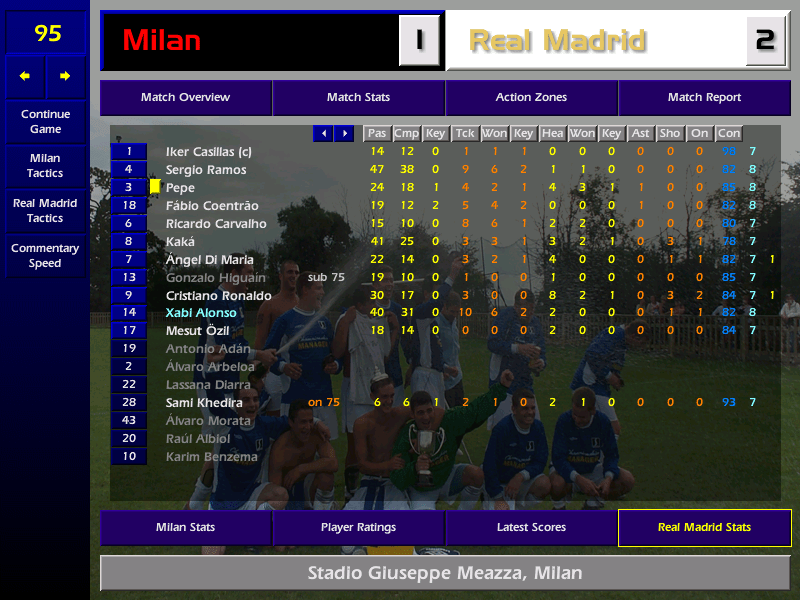Show the Match Stats tab
The width and height of the screenshot is (800, 600).
tap(358, 98)
